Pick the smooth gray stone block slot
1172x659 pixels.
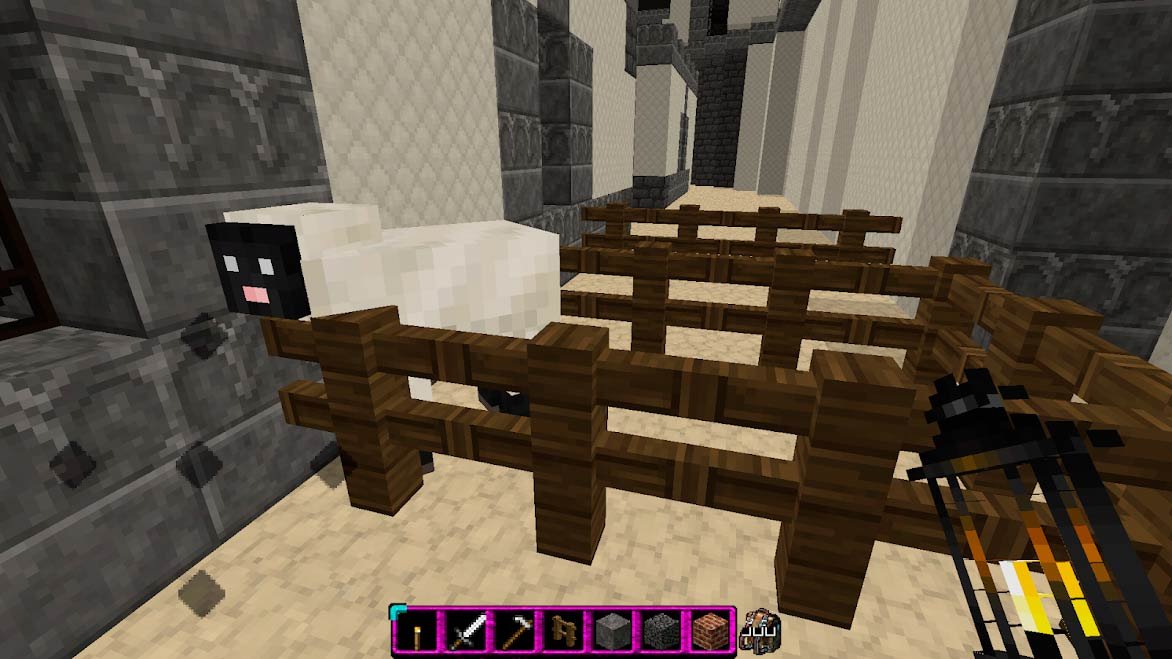click(612, 631)
